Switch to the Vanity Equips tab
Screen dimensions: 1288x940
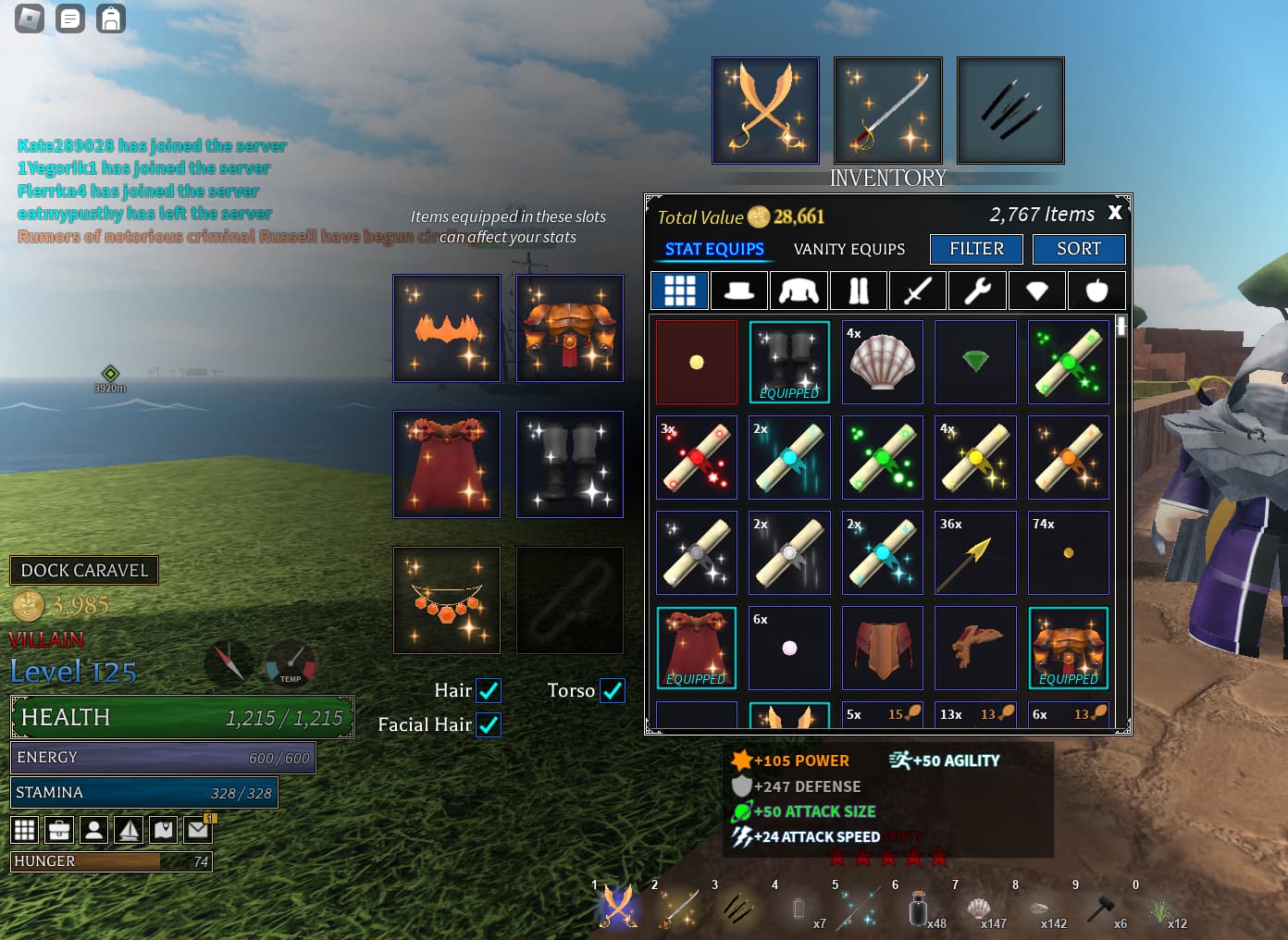coord(848,249)
